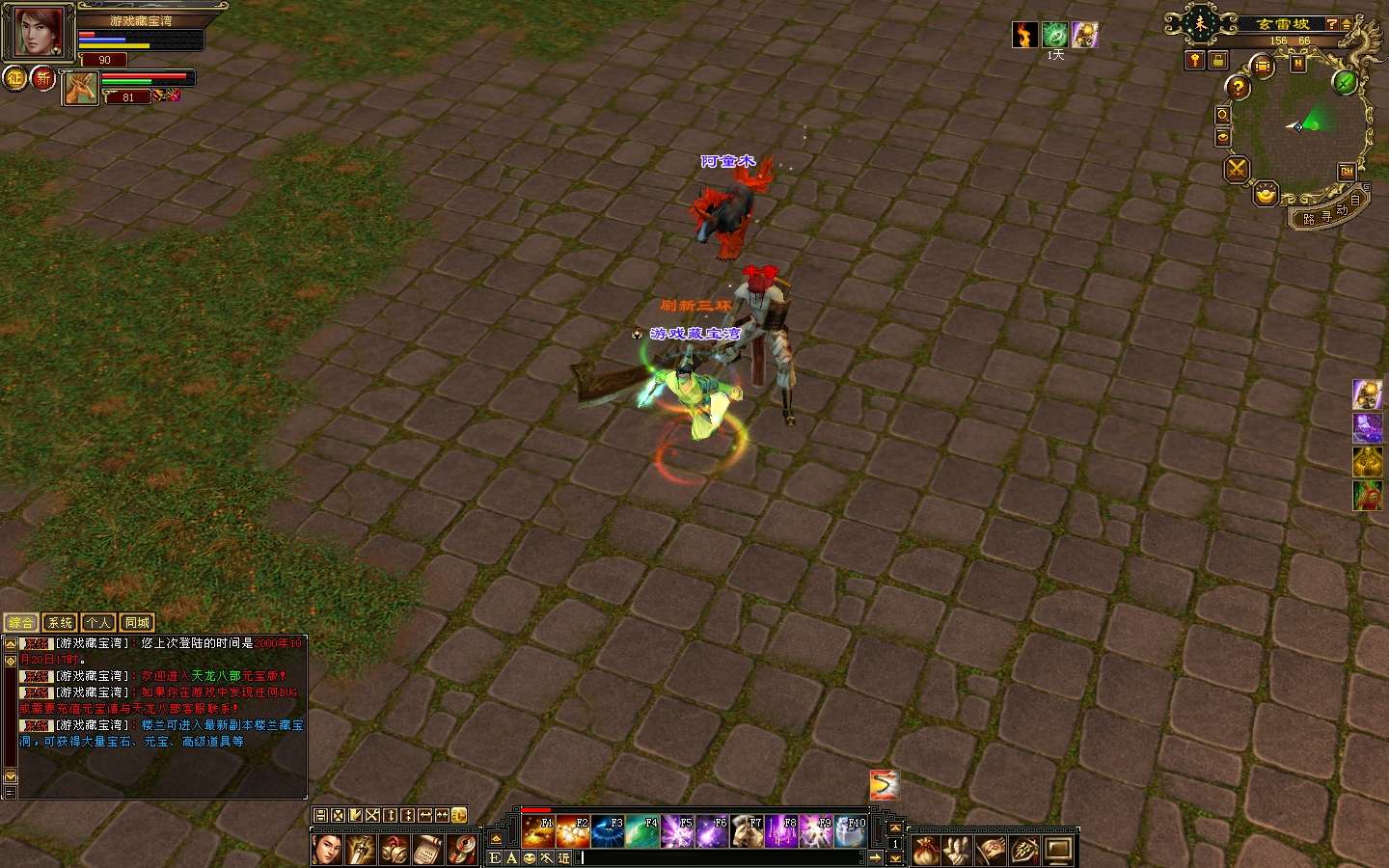Click the crossed swords minimap button
This screenshot has height=868, width=1389.
point(1236,170)
